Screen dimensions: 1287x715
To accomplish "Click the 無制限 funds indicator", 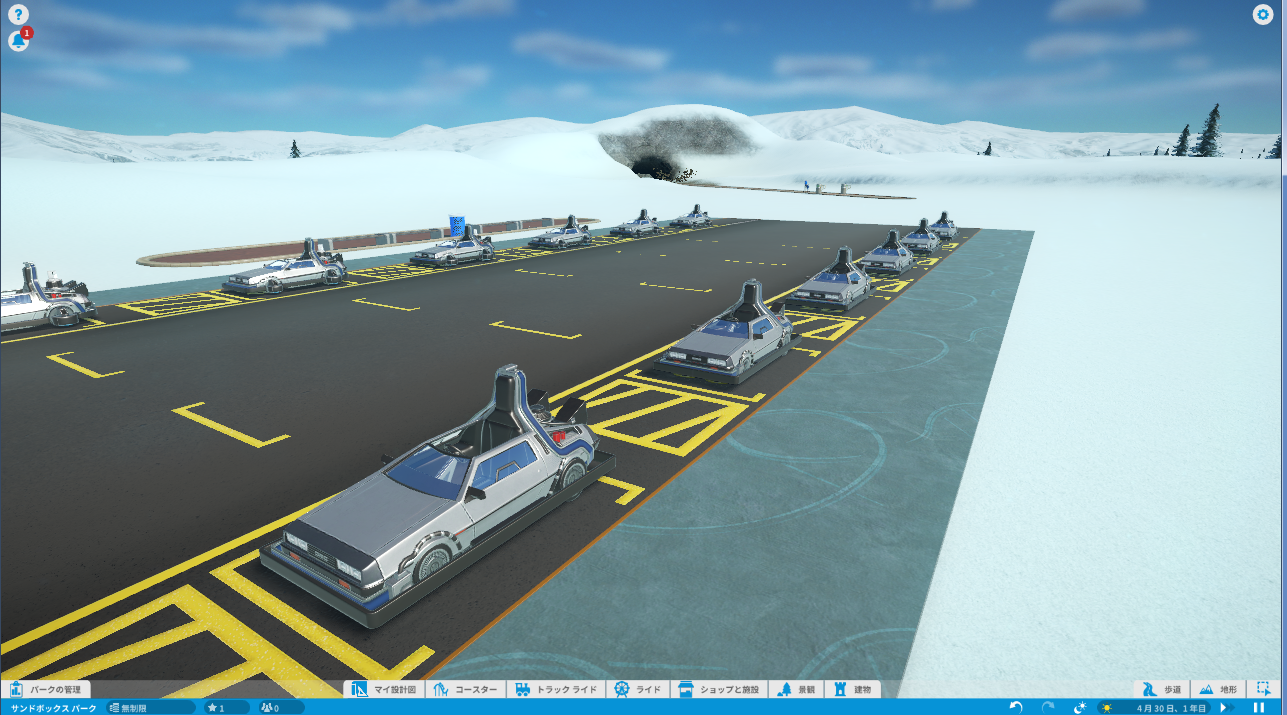I will pyautogui.click(x=150, y=708).
